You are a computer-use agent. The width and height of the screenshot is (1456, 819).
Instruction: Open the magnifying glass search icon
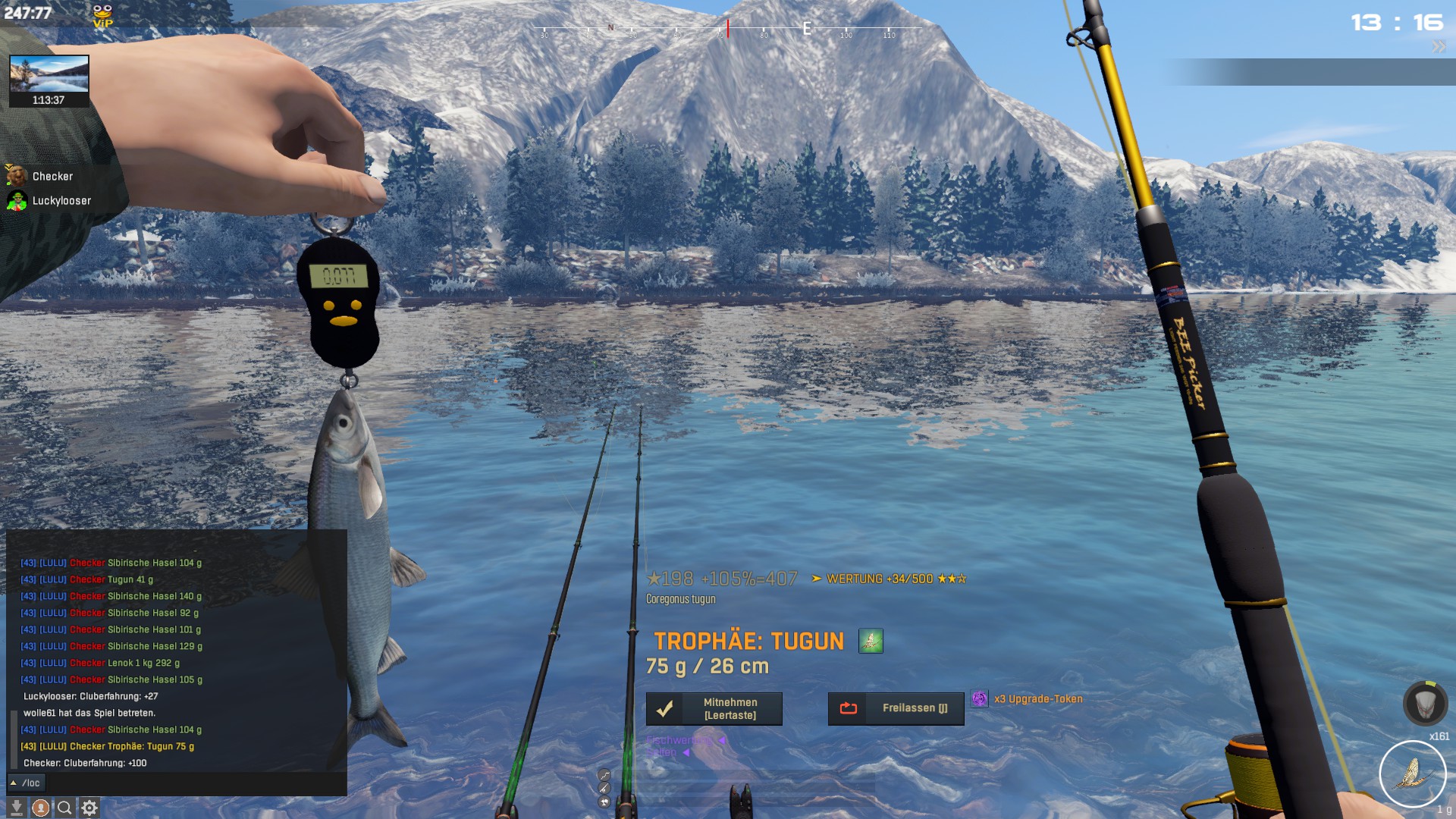pyautogui.click(x=65, y=808)
